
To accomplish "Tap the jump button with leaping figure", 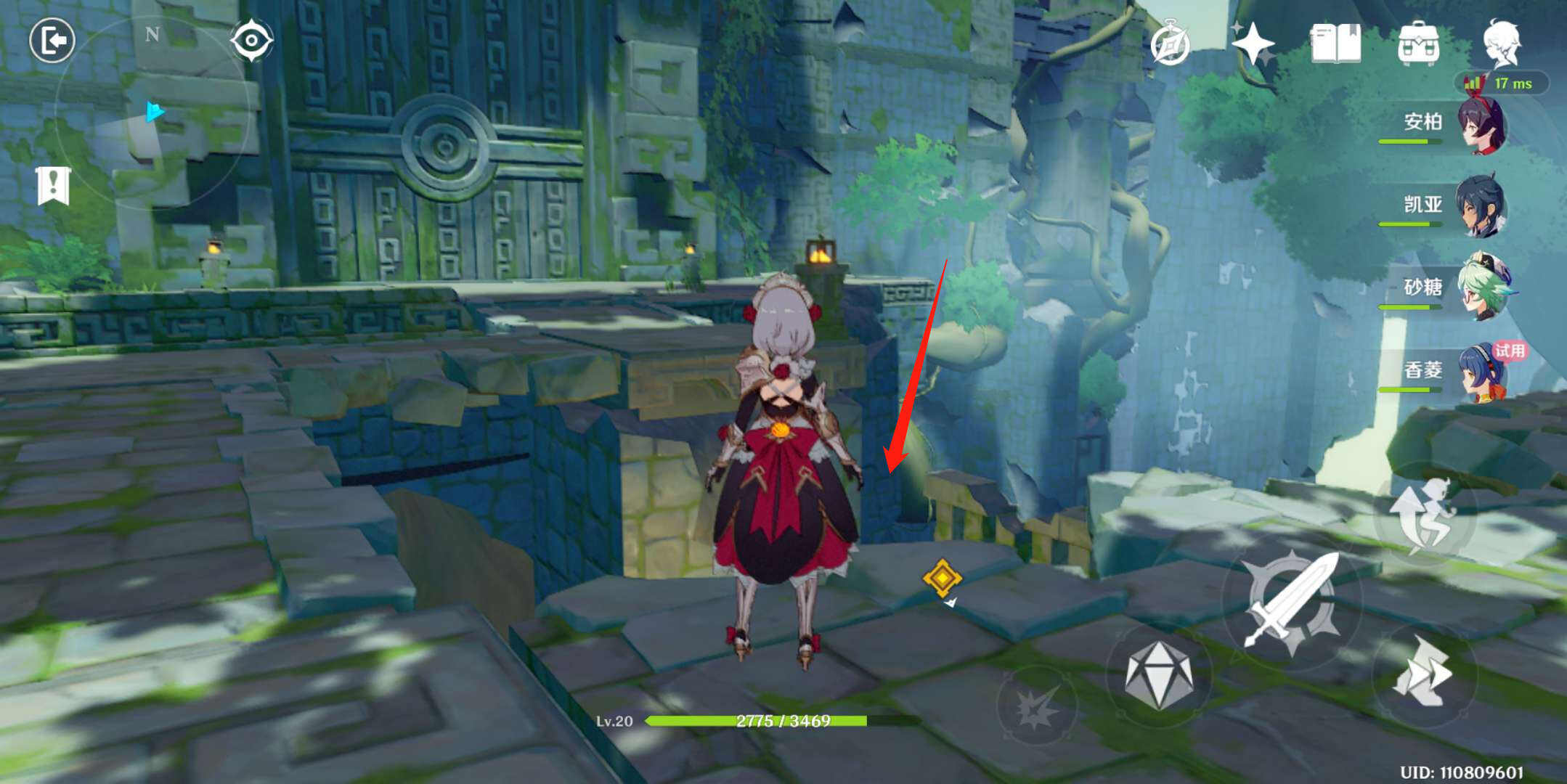I will pyautogui.click(x=1422, y=517).
